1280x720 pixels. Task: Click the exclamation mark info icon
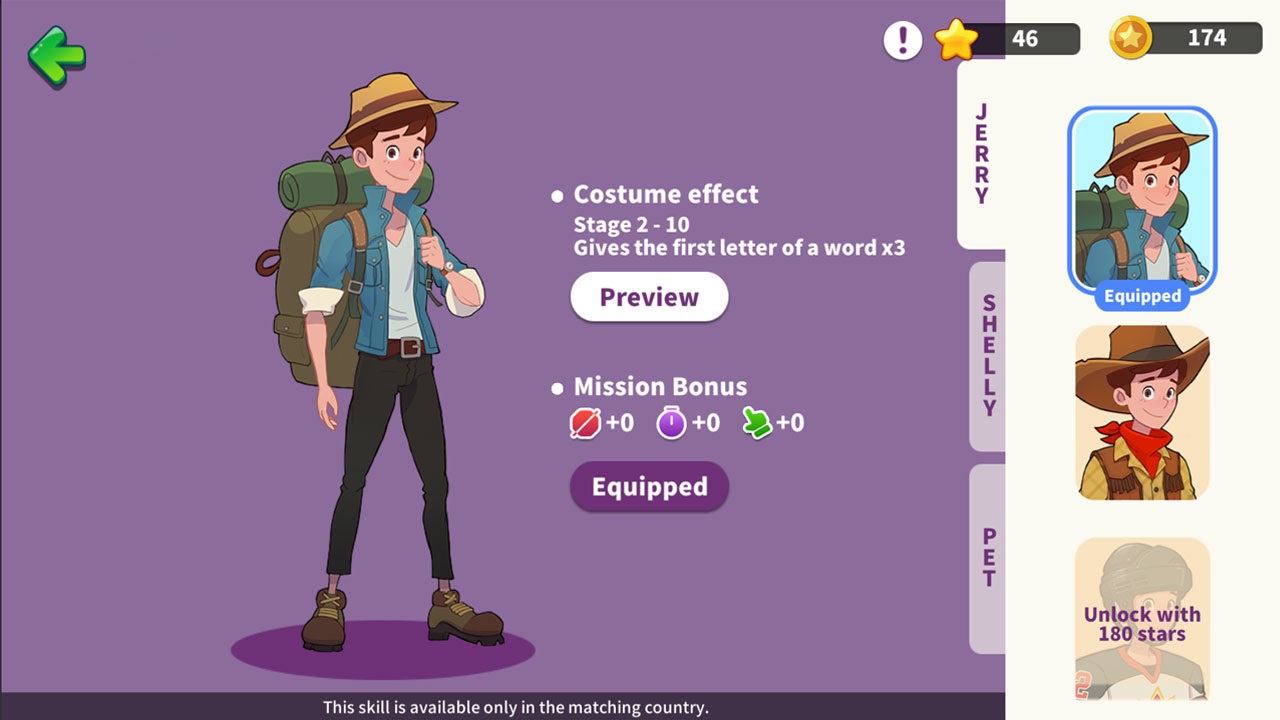coord(902,39)
